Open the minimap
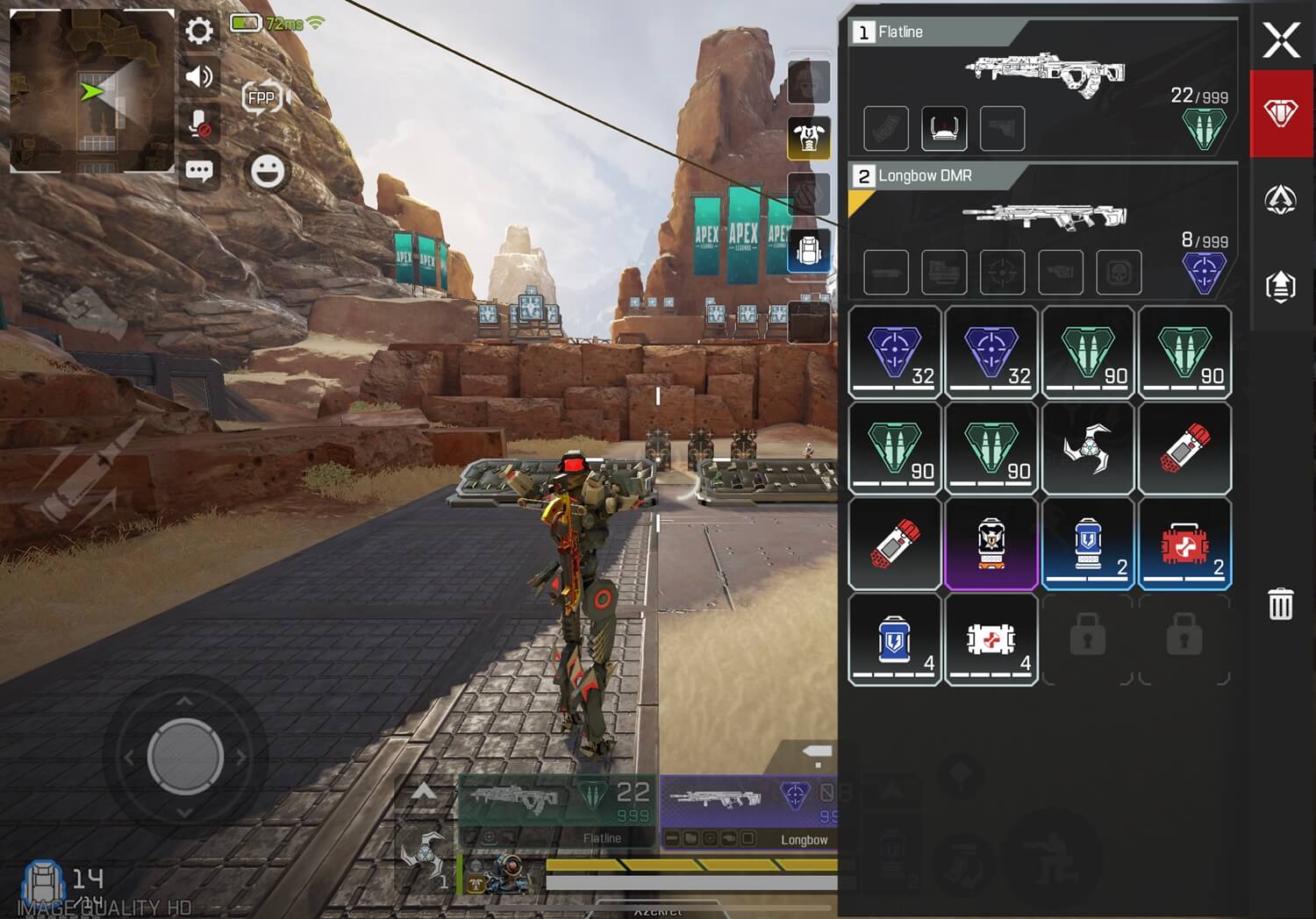The image size is (1316, 919). coord(91,90)
